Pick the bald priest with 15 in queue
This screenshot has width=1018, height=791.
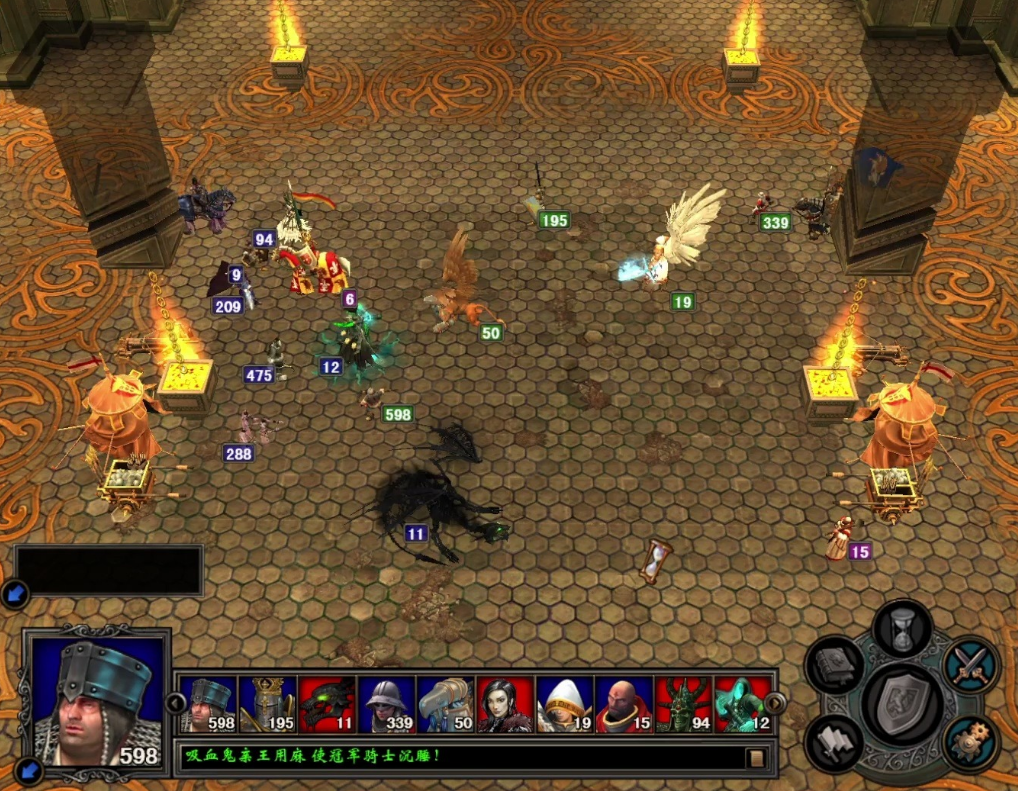[x=624, y=705]
